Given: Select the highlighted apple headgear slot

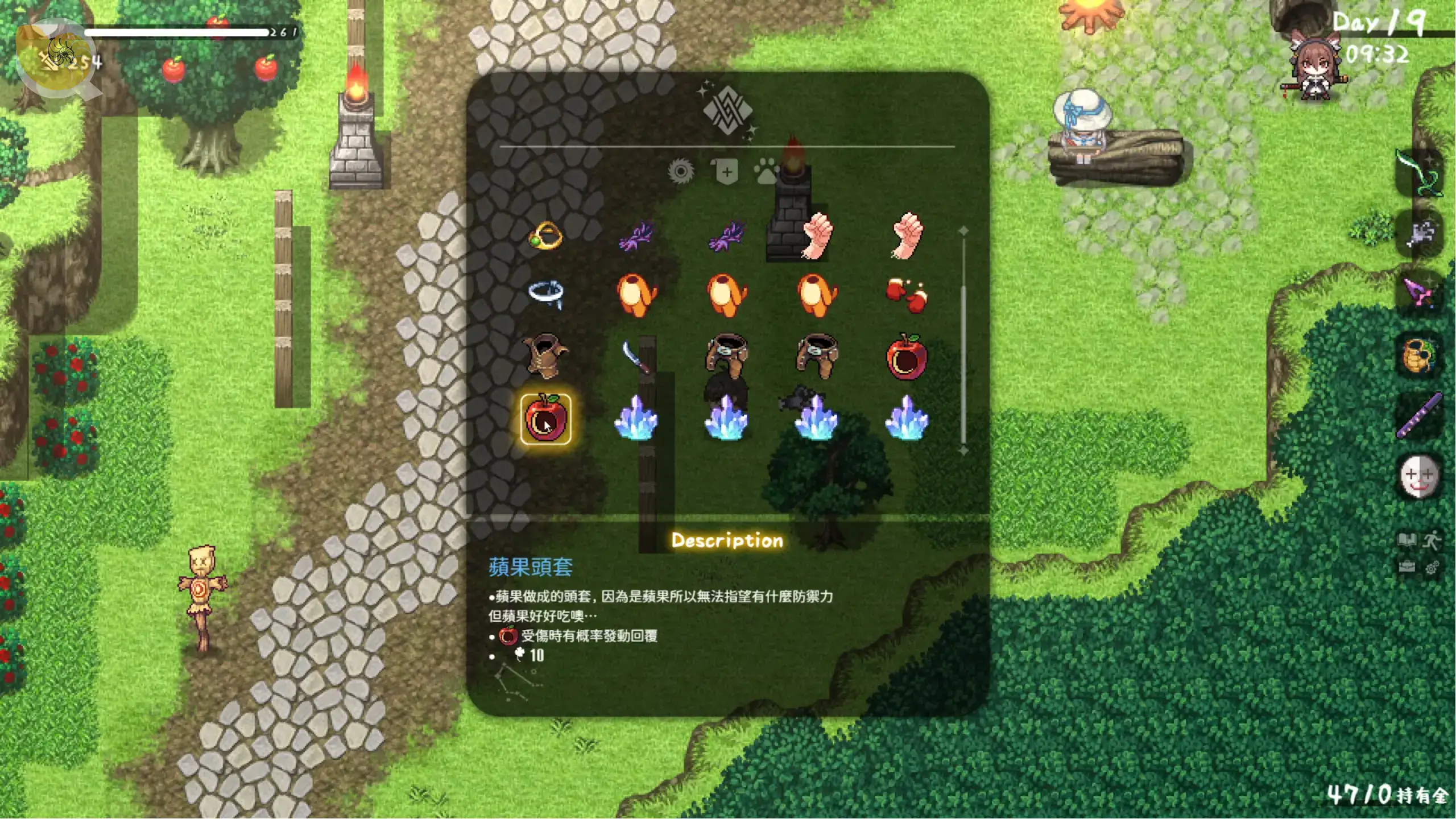Looking at the screenshot, I should 545,419.
